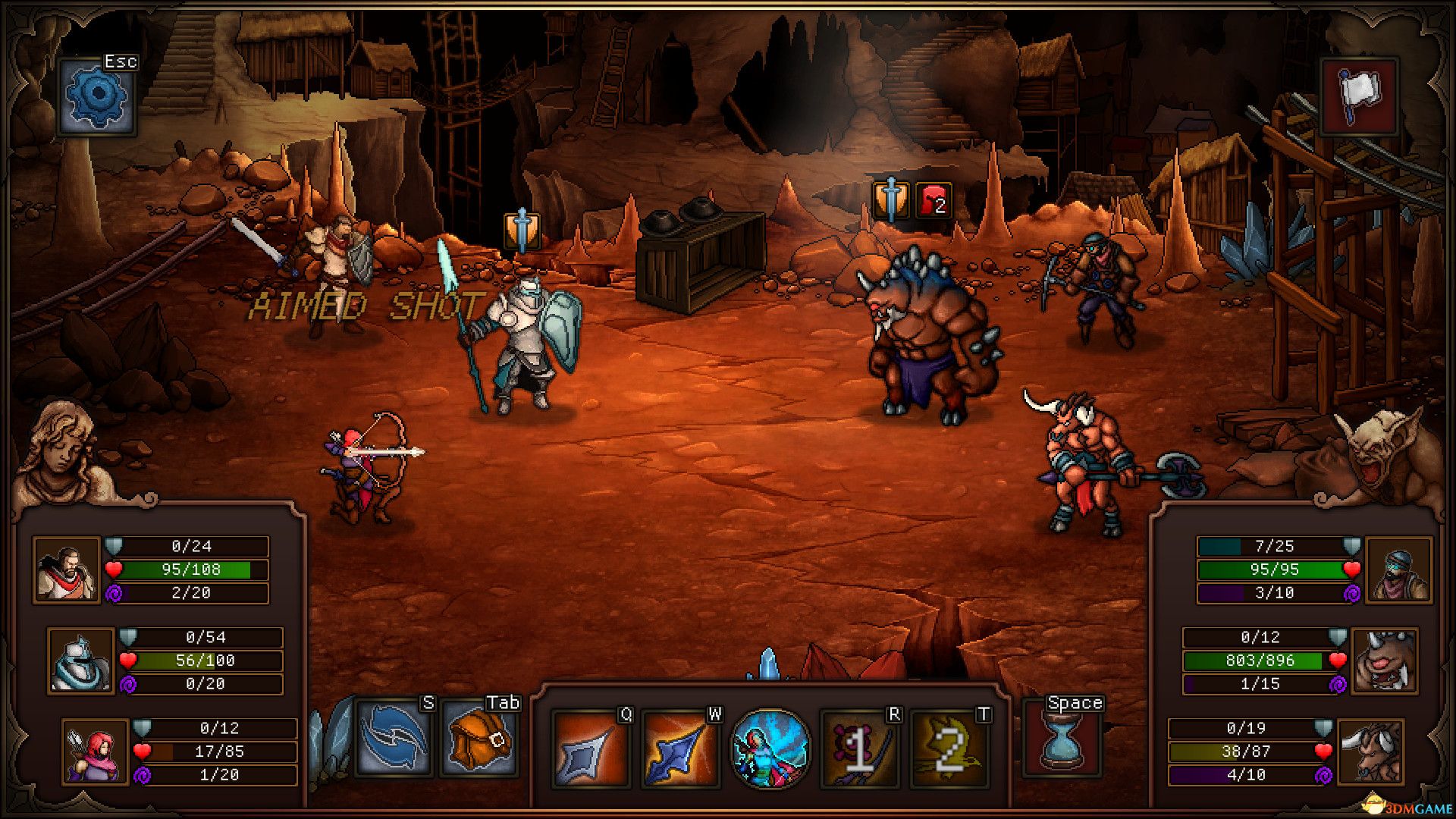Select the armored knight portrait
The height and width of the screenshot is (819, 1456).
click(x=81, y=661)
